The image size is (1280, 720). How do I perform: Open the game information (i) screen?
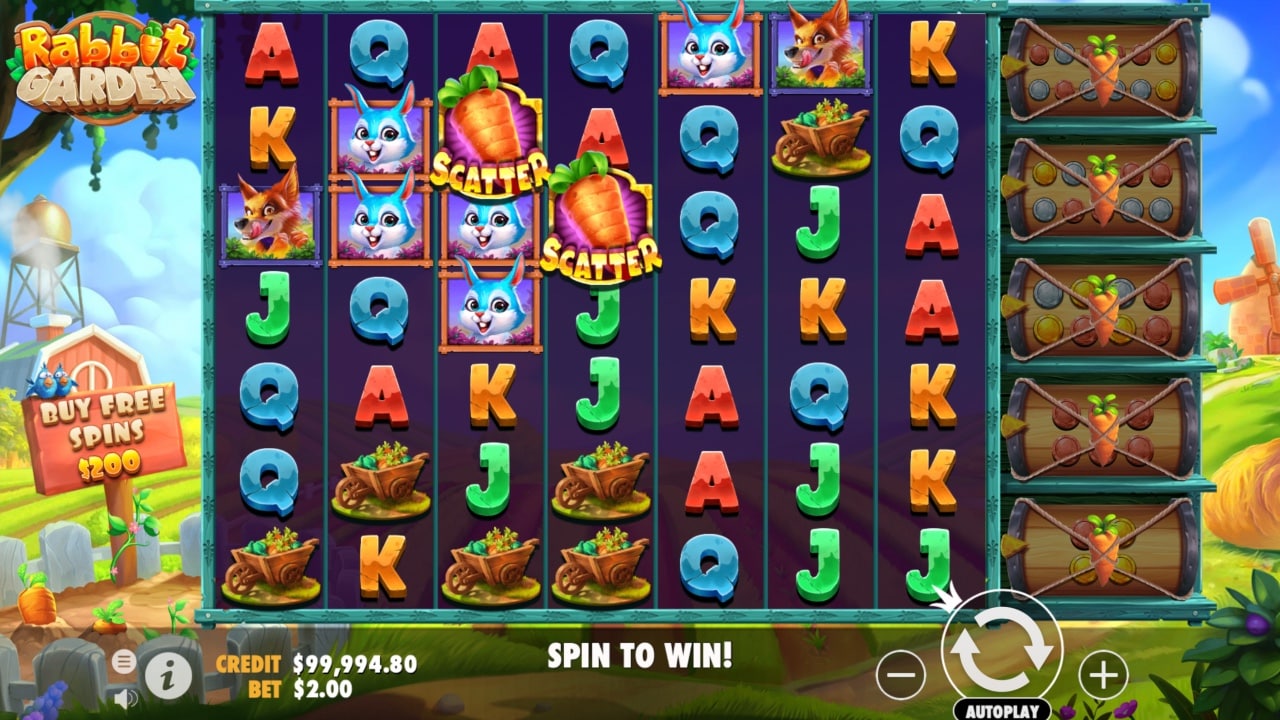168,676
